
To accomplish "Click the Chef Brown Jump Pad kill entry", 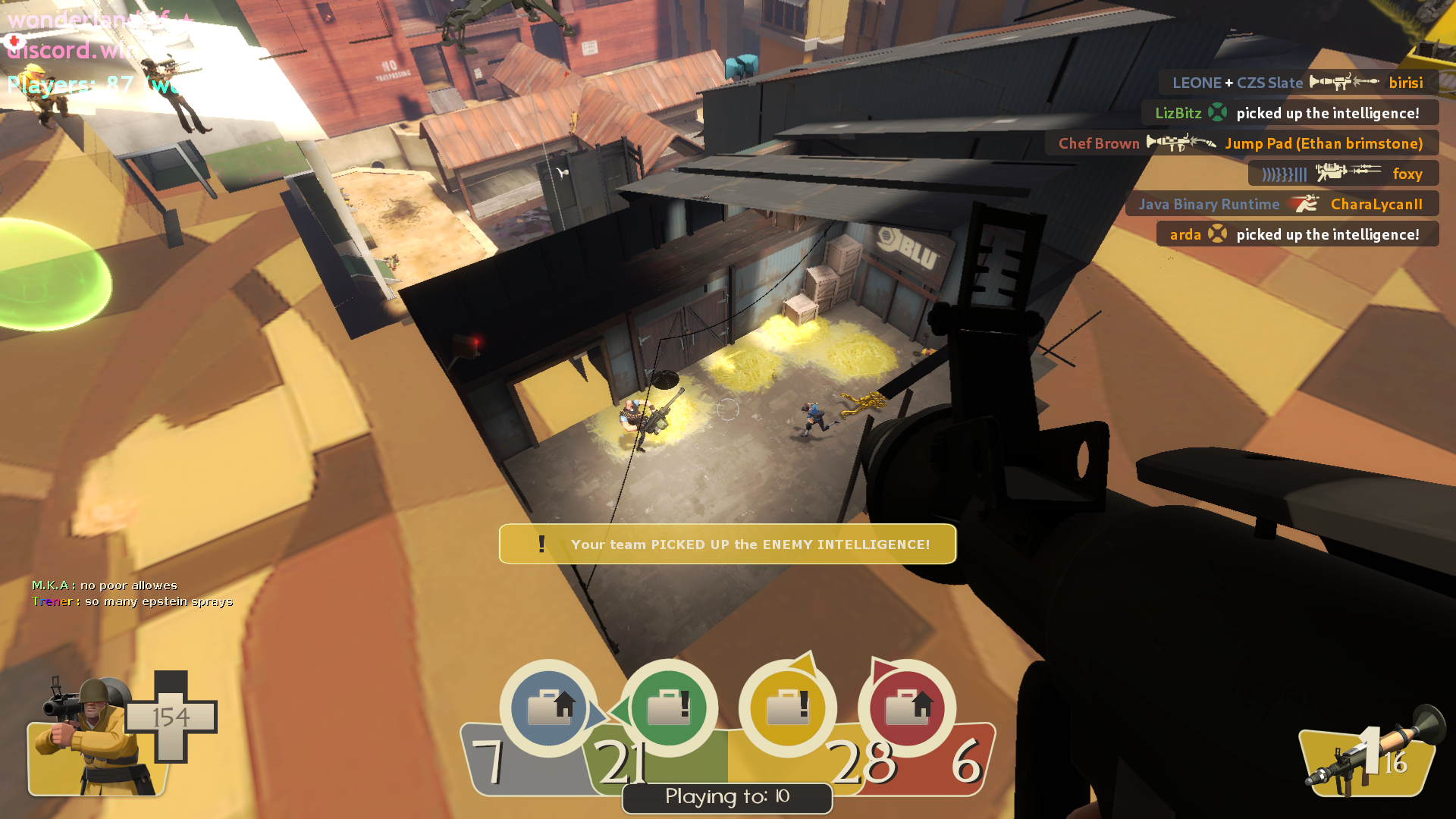I will (x=1241, y=143).
